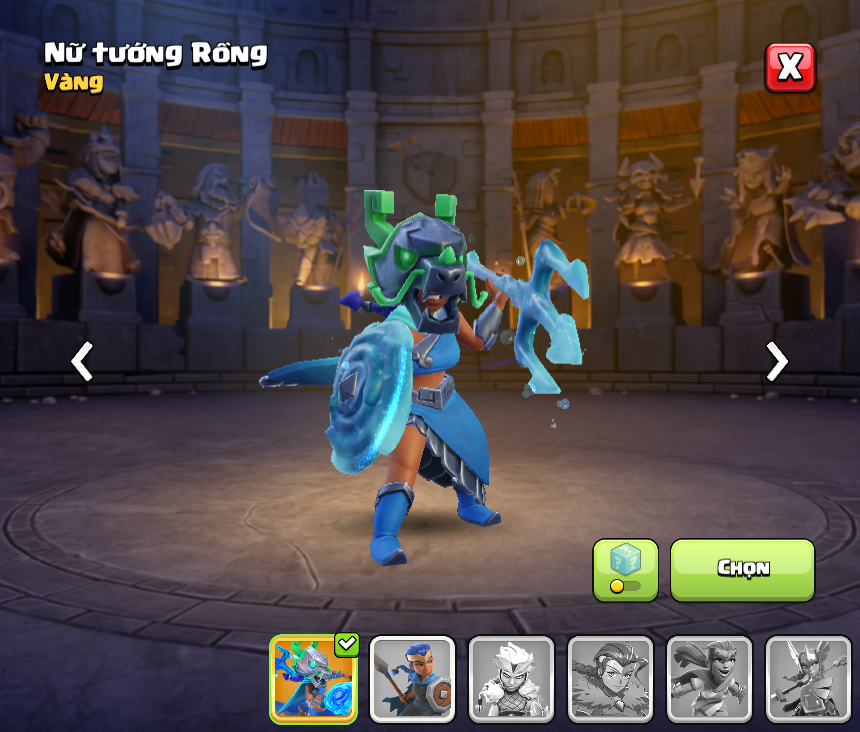The height and width of the screenshot is (732, 860).
Task: Show the next skin with right arrow
Action: click(x=776, y=361)
